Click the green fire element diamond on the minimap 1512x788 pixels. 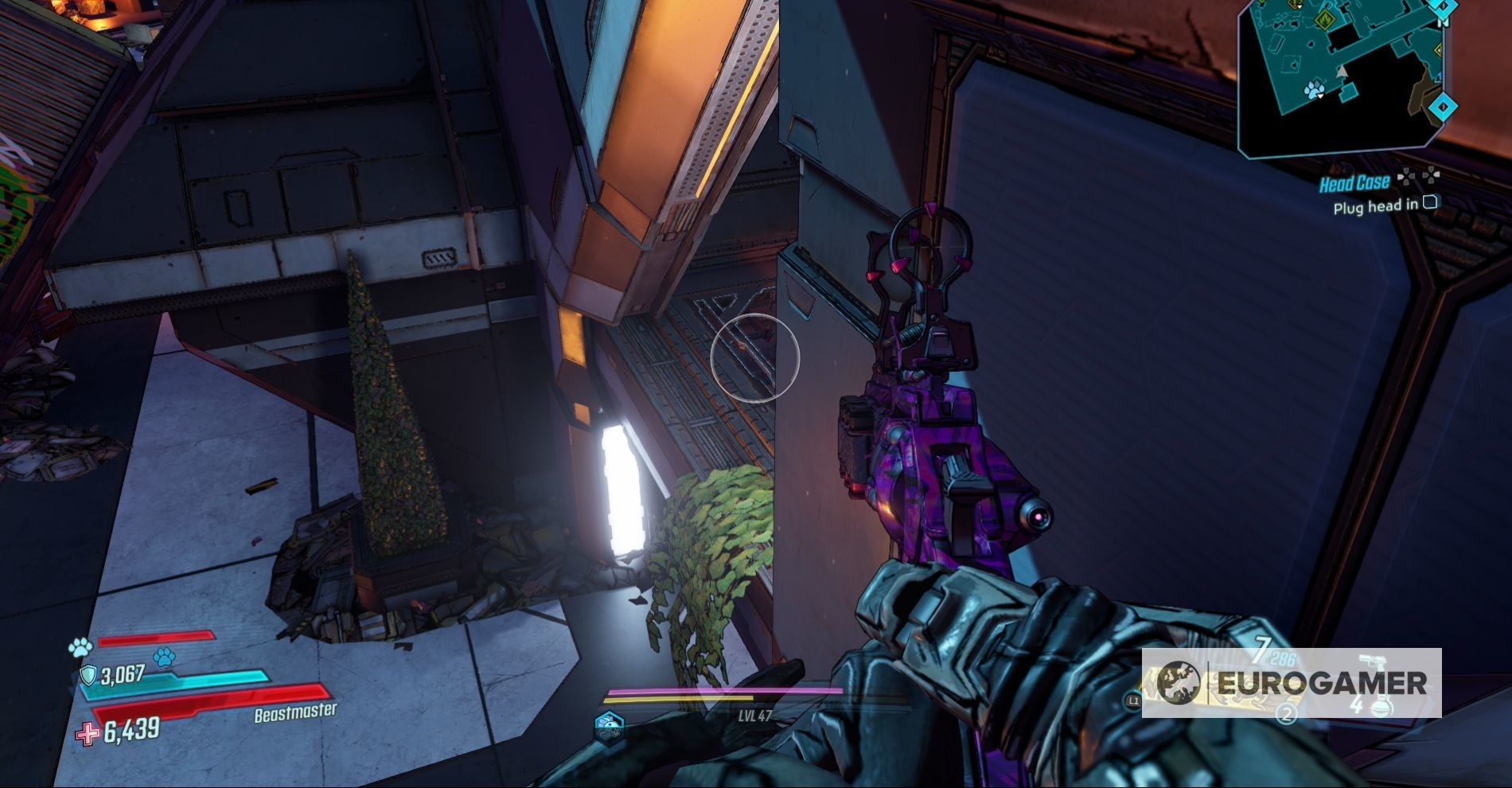click(x=1325, y=19)
